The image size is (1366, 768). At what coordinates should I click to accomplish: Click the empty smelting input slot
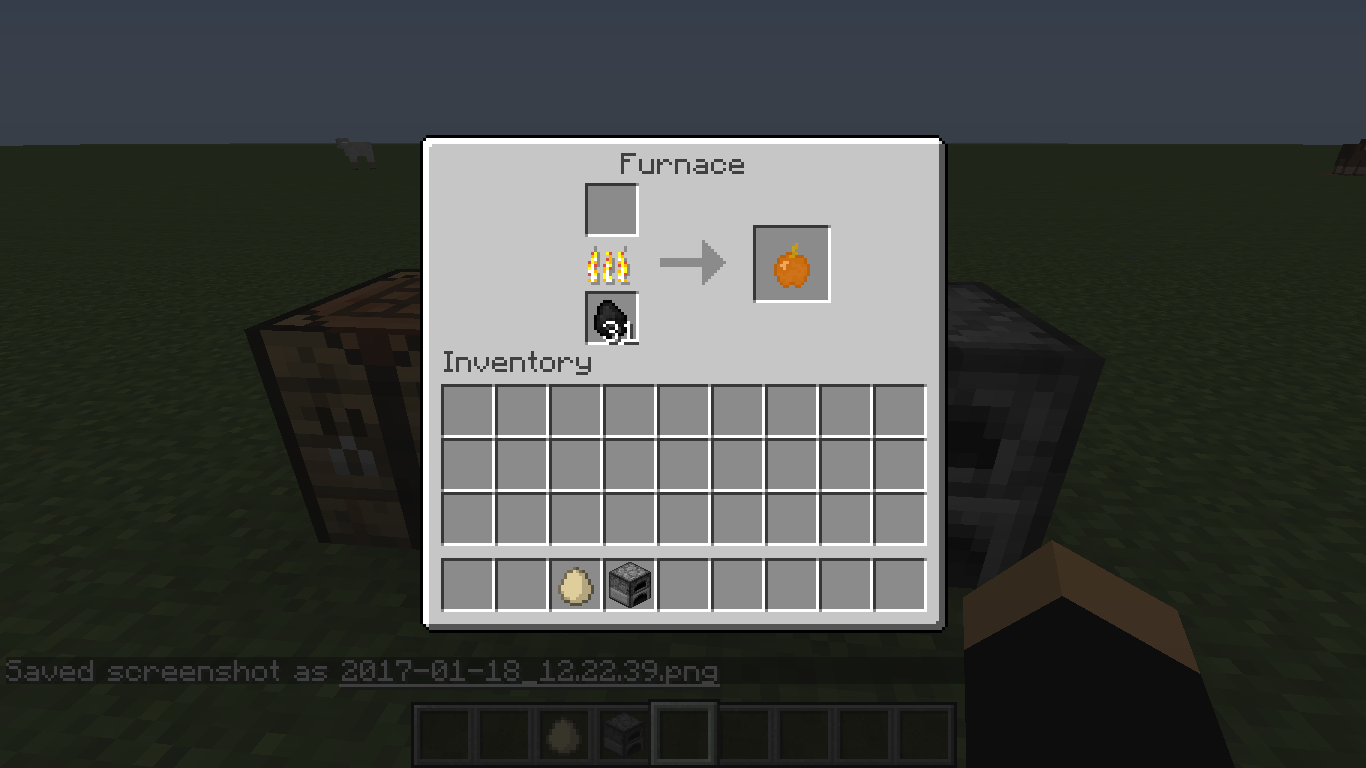click(610, 209)
